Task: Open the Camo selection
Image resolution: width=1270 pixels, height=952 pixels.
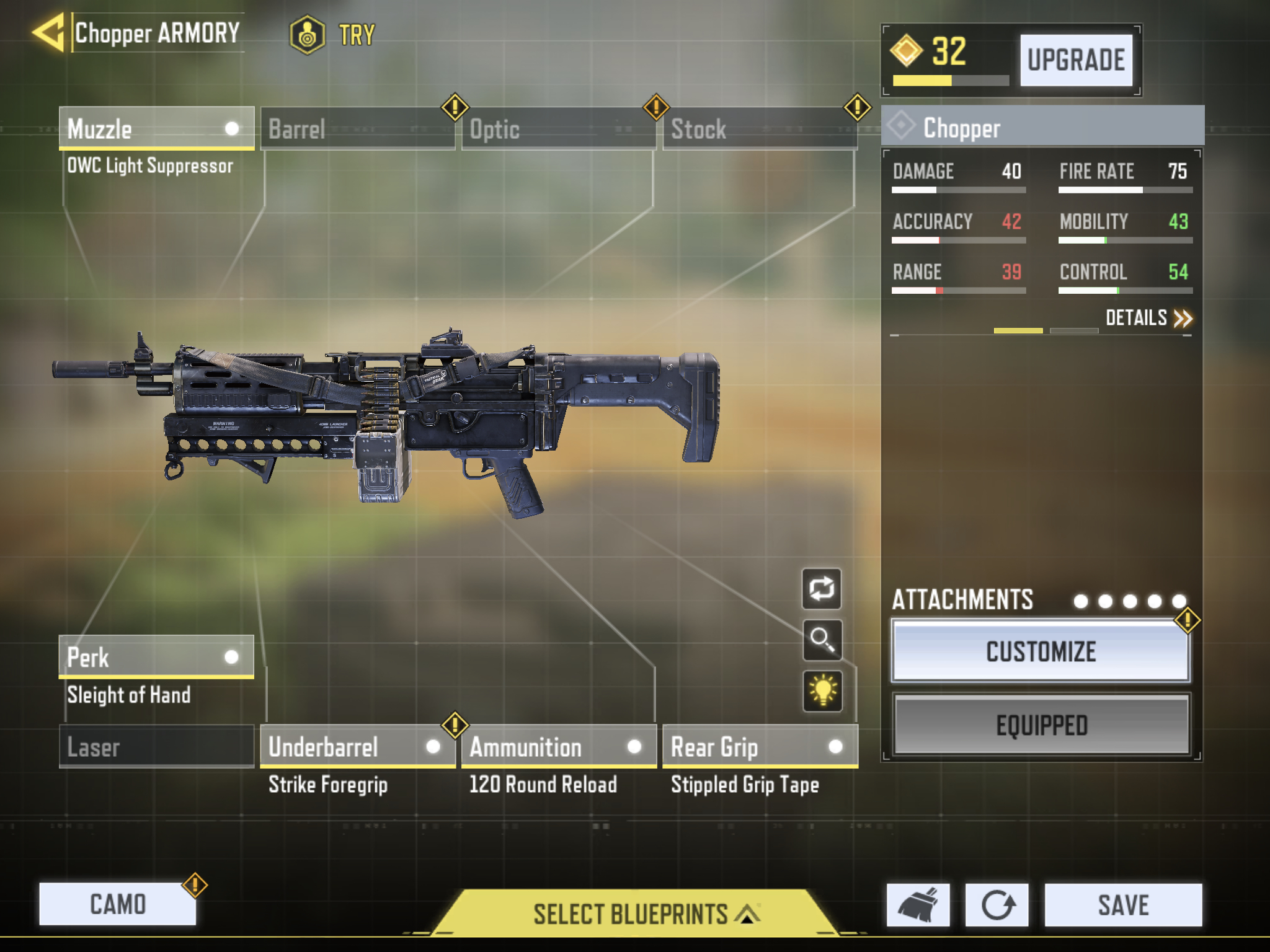Action: pos(118,904)
